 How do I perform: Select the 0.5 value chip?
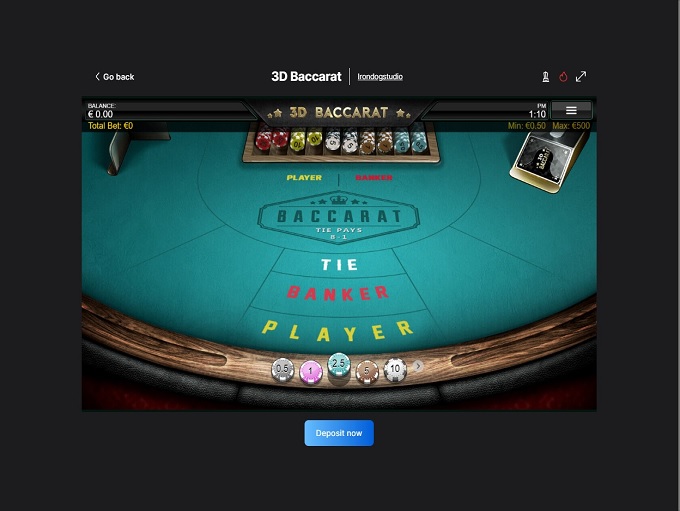coord(283,369)
